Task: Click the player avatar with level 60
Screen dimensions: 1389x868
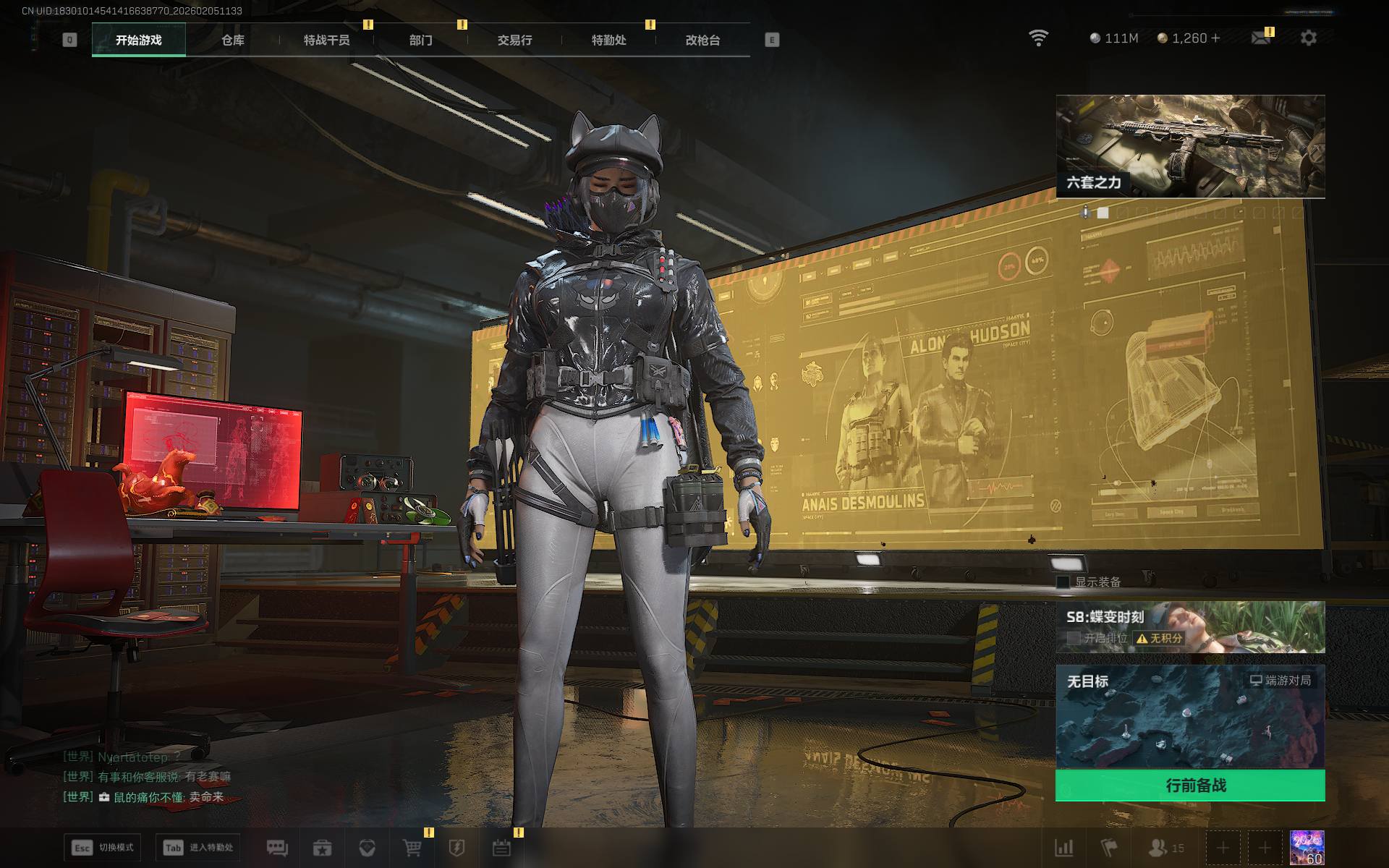Action: point(1307,848)
